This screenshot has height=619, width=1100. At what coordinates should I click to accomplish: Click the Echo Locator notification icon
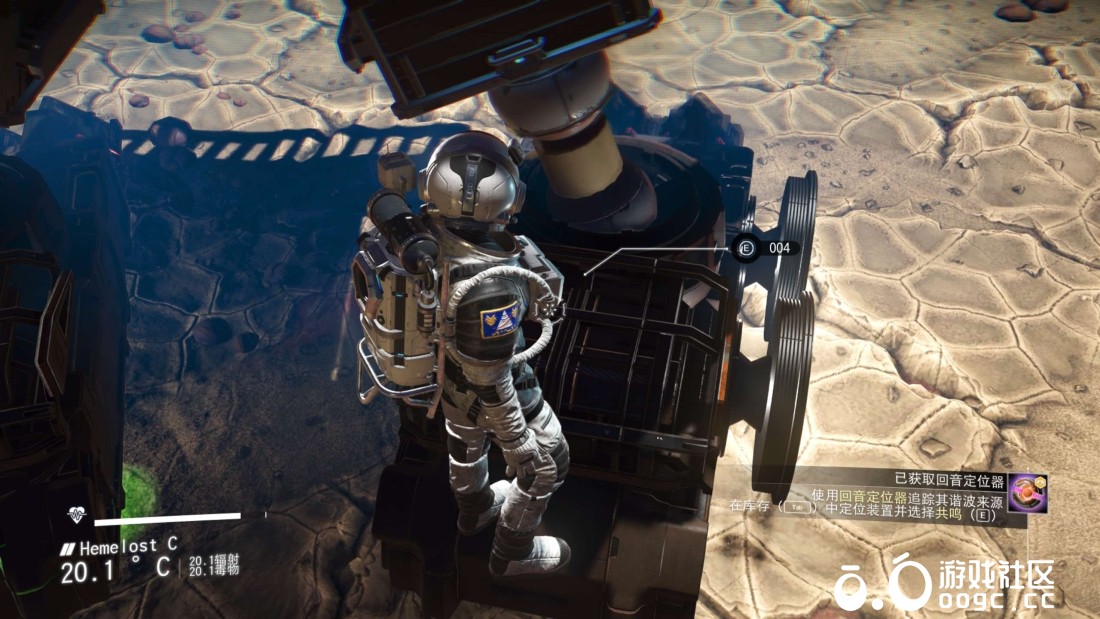point(1028,493)
